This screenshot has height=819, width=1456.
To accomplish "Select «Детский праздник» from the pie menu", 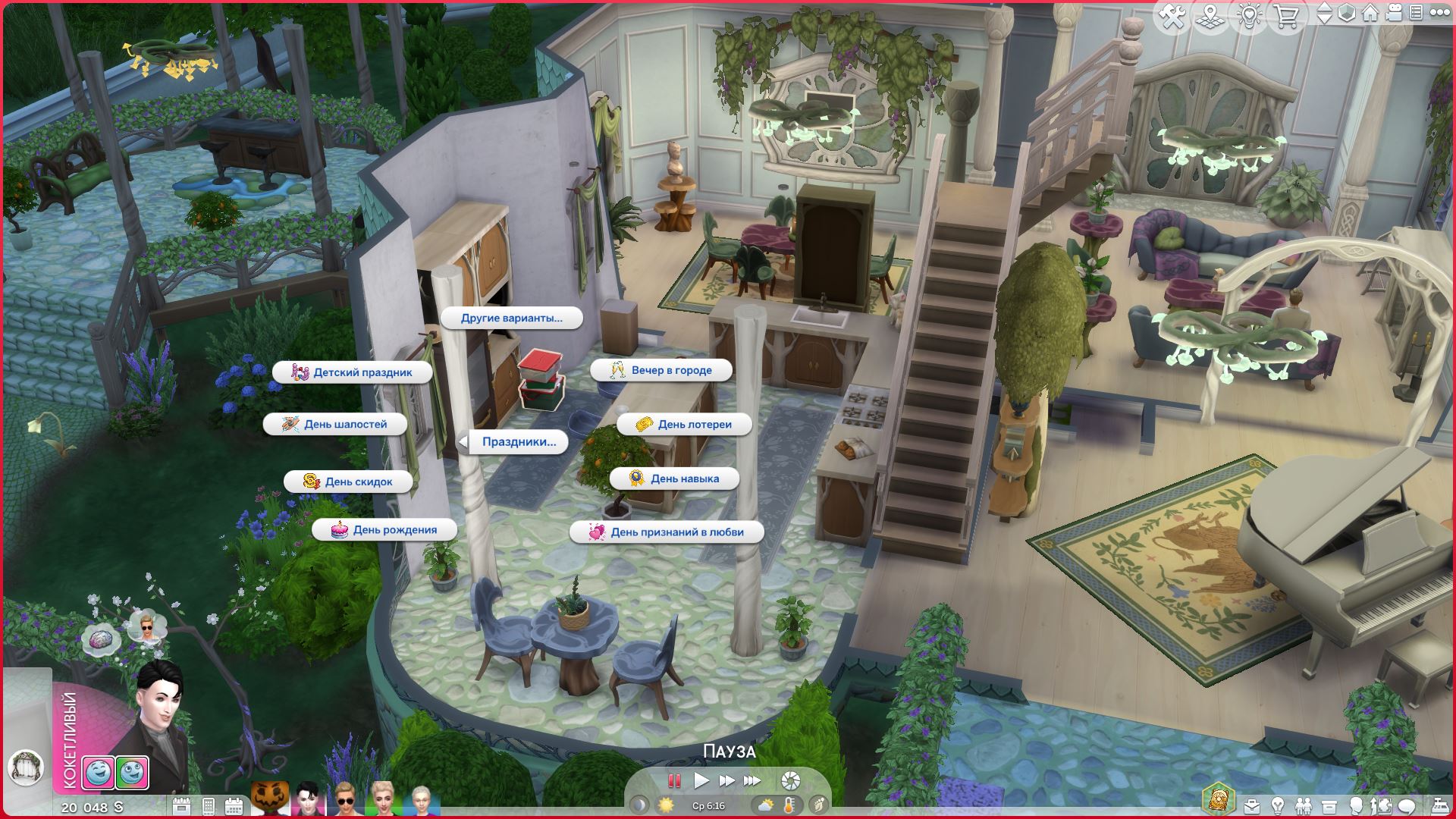I will (x=353, y=372).
